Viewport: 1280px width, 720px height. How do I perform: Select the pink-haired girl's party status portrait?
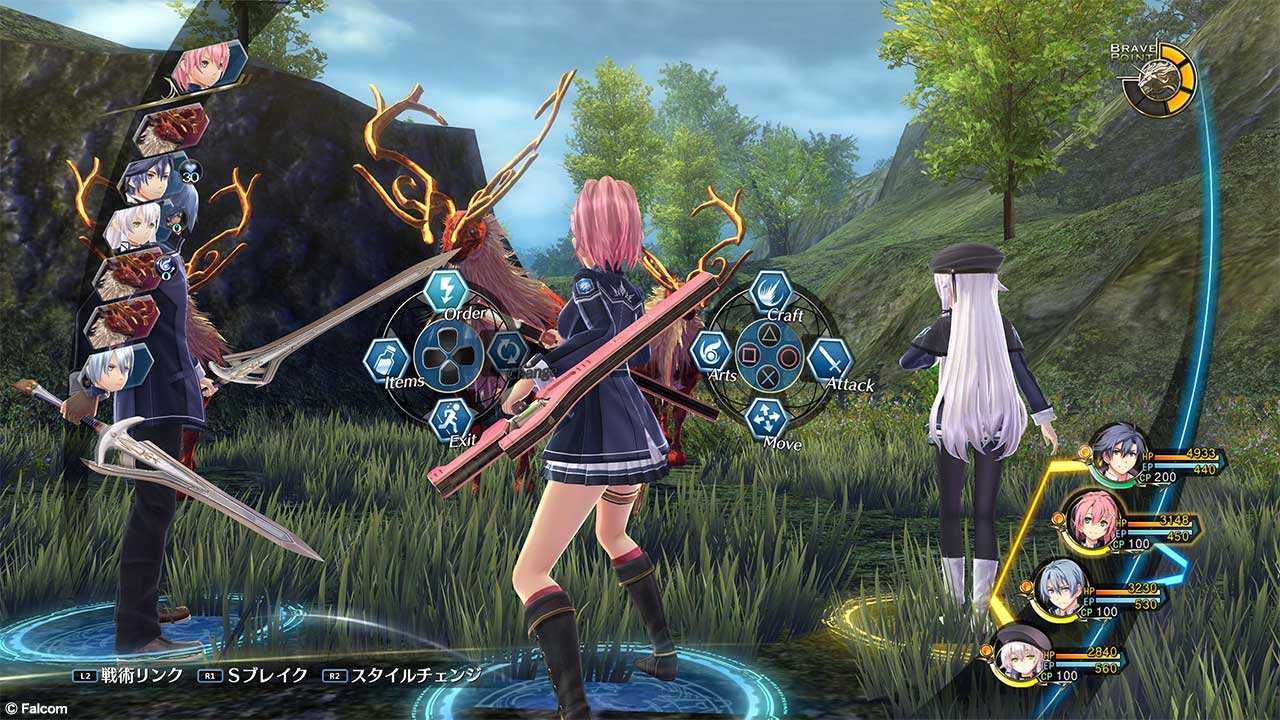[x=1087, y=519]
